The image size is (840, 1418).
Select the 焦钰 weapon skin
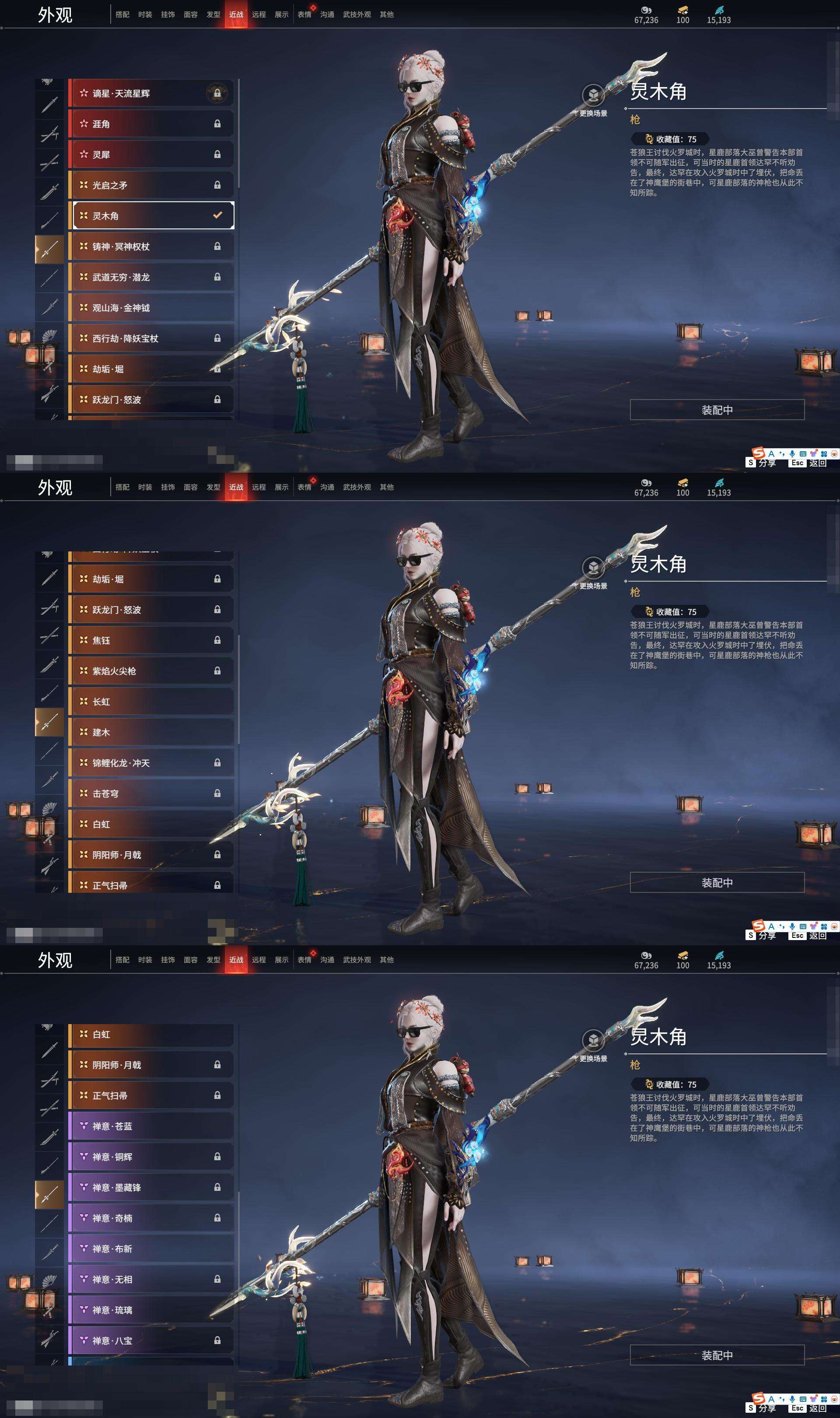tap(150, 640)
